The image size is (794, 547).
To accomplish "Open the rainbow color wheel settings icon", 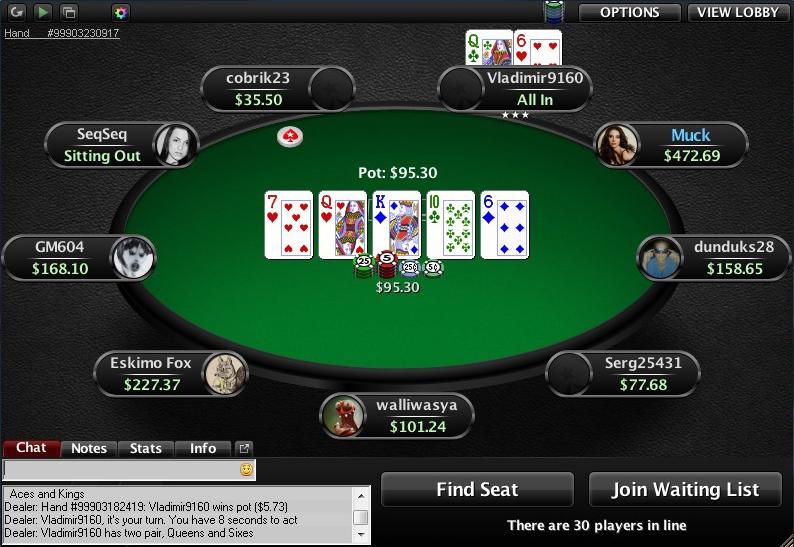I will click(x=120, y=12).
